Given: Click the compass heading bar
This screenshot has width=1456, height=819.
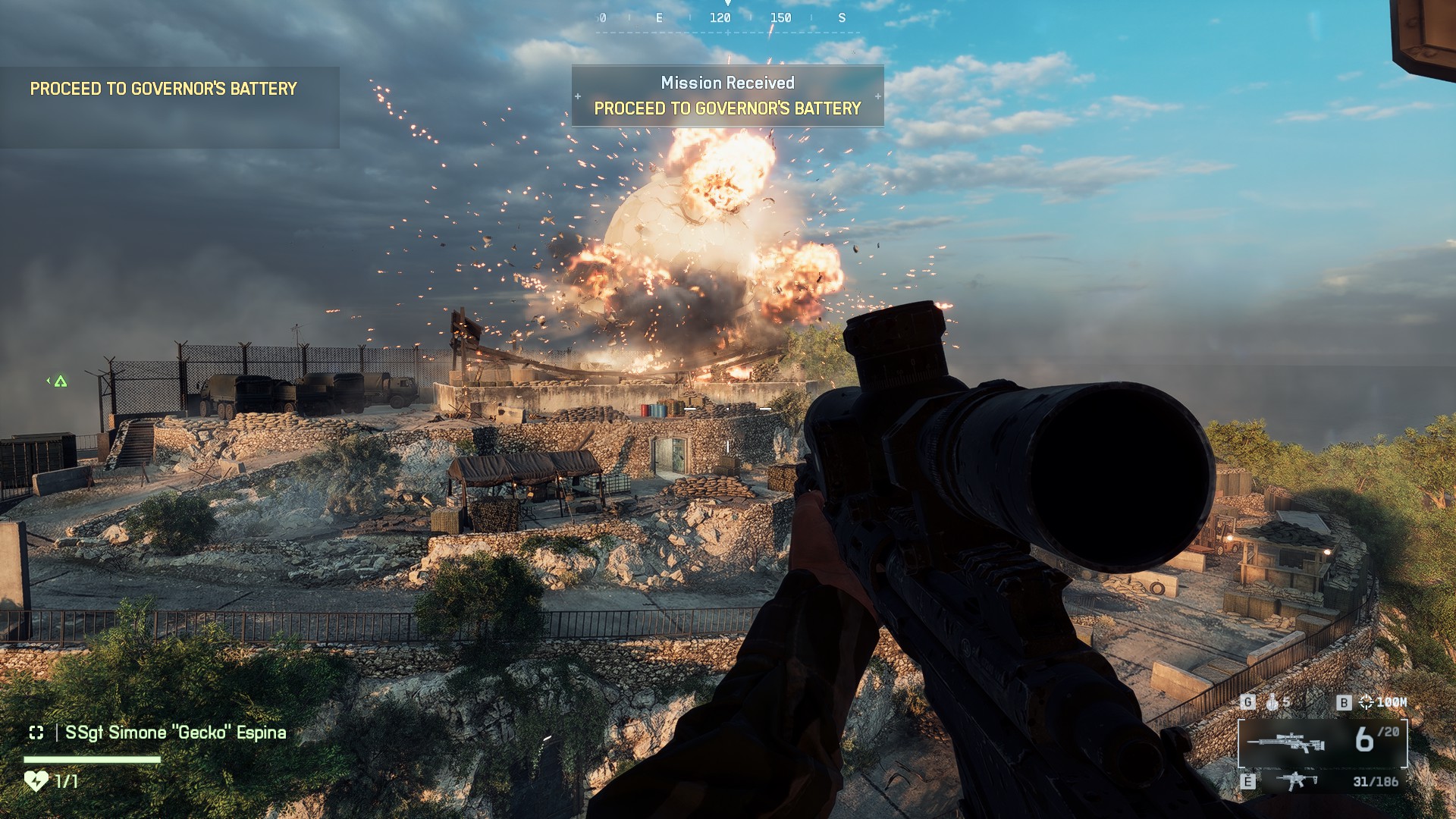Looking at the screenshot, I should coord(727,18).
